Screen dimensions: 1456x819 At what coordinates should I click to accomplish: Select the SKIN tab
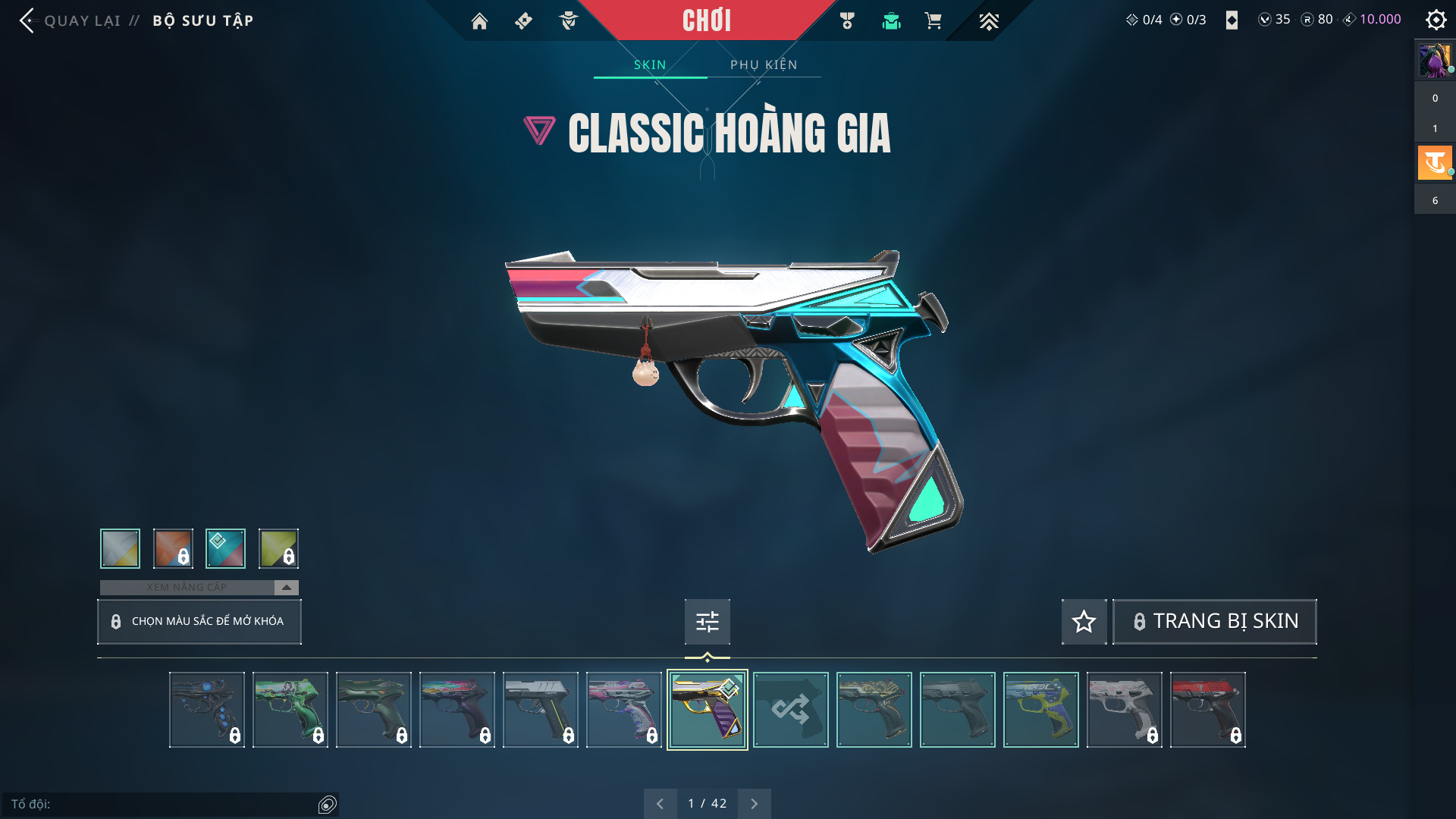[650, 65]
